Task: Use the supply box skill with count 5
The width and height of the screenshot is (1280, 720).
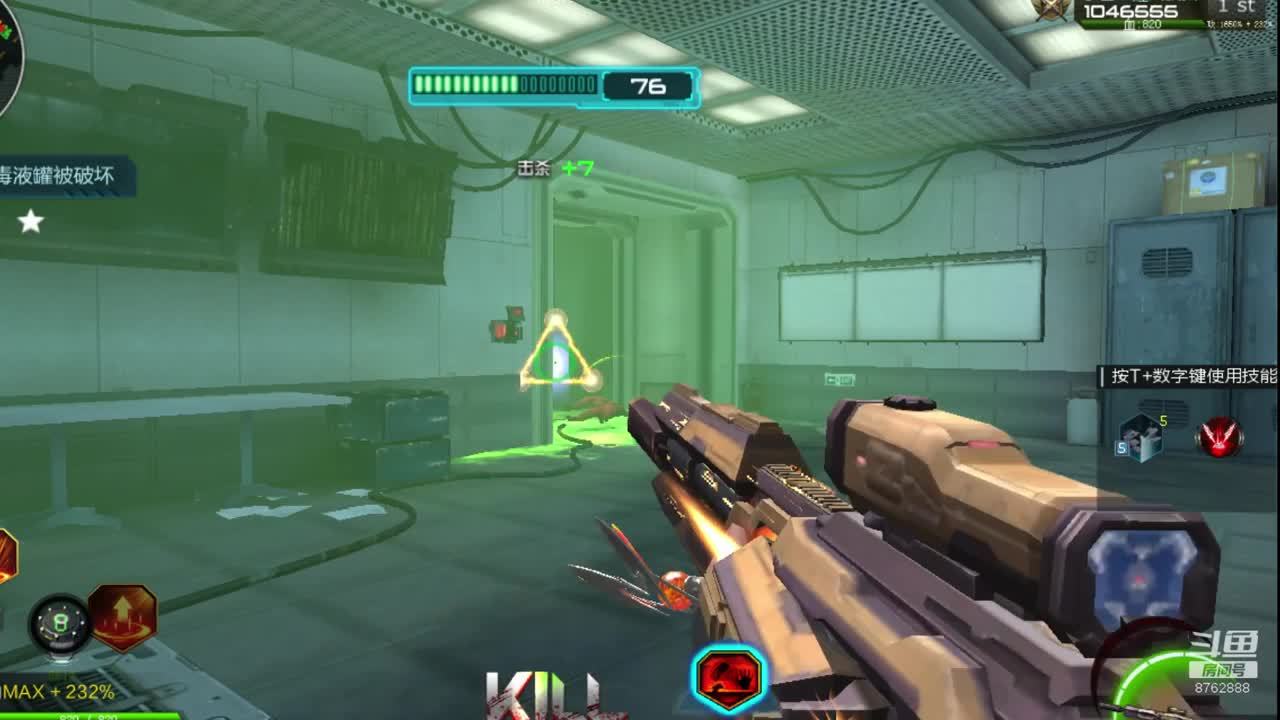Action: 1140,438
